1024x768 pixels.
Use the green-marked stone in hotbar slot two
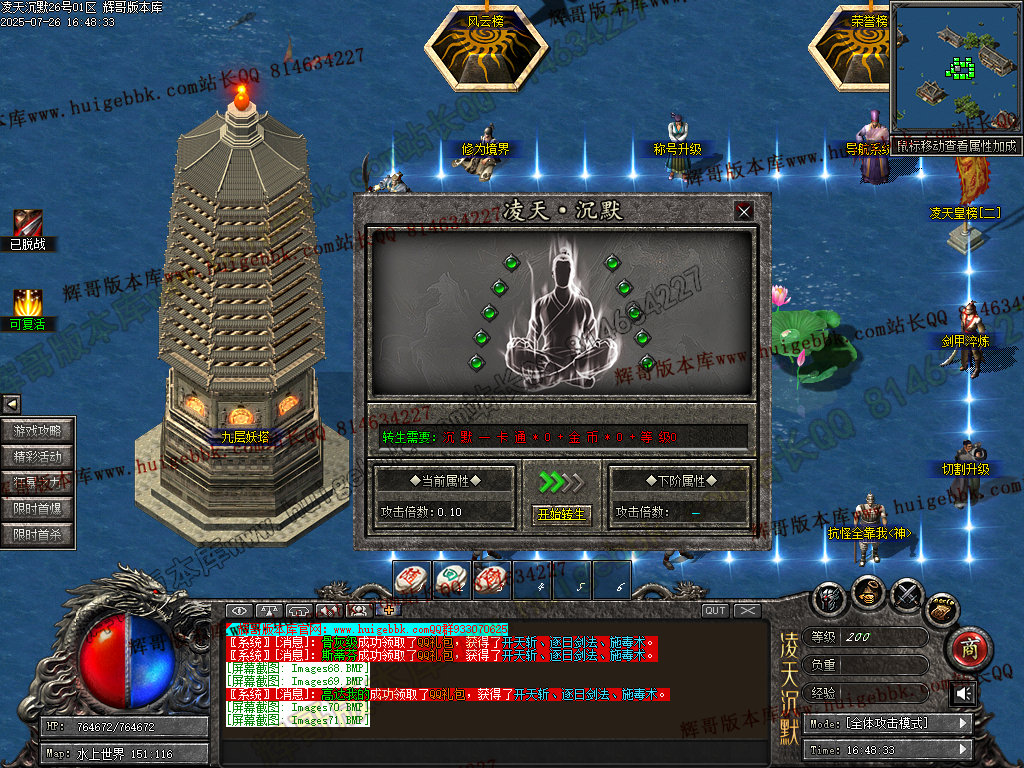click(x=451, y=580)
